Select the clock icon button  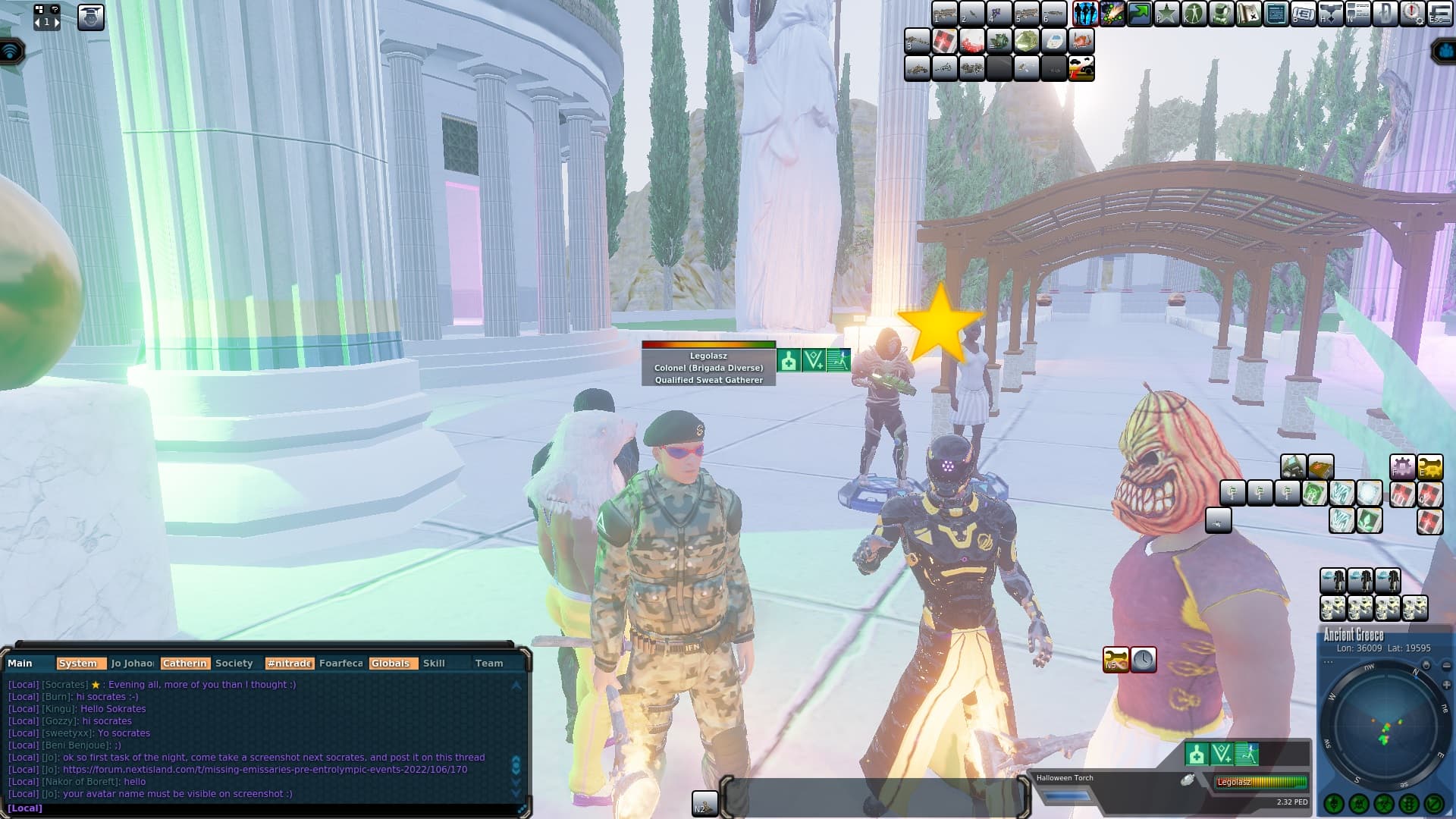(x=1144, y=659)
